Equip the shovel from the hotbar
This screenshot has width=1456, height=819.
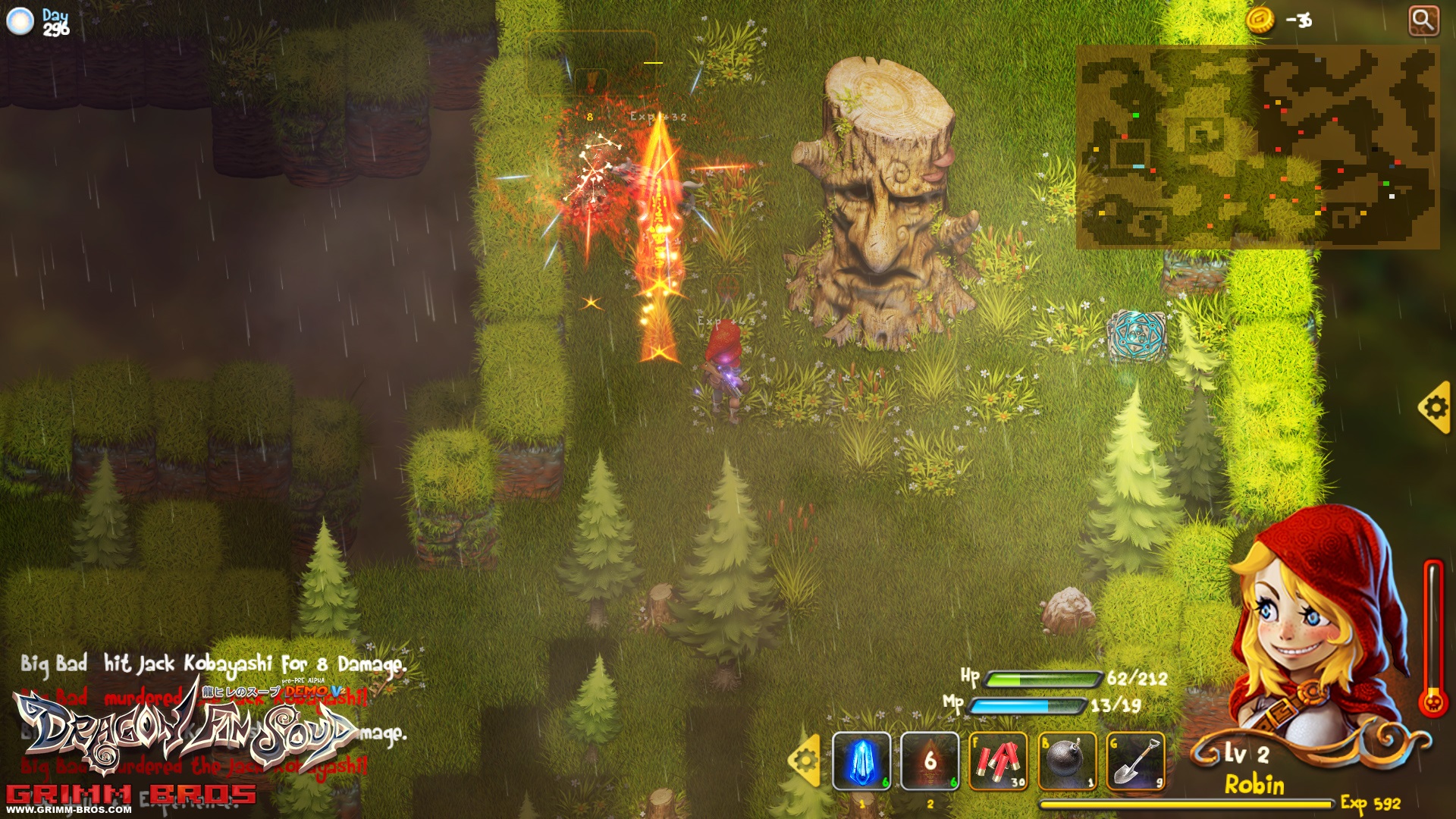pyautogui.click(x=1135, y=761)
